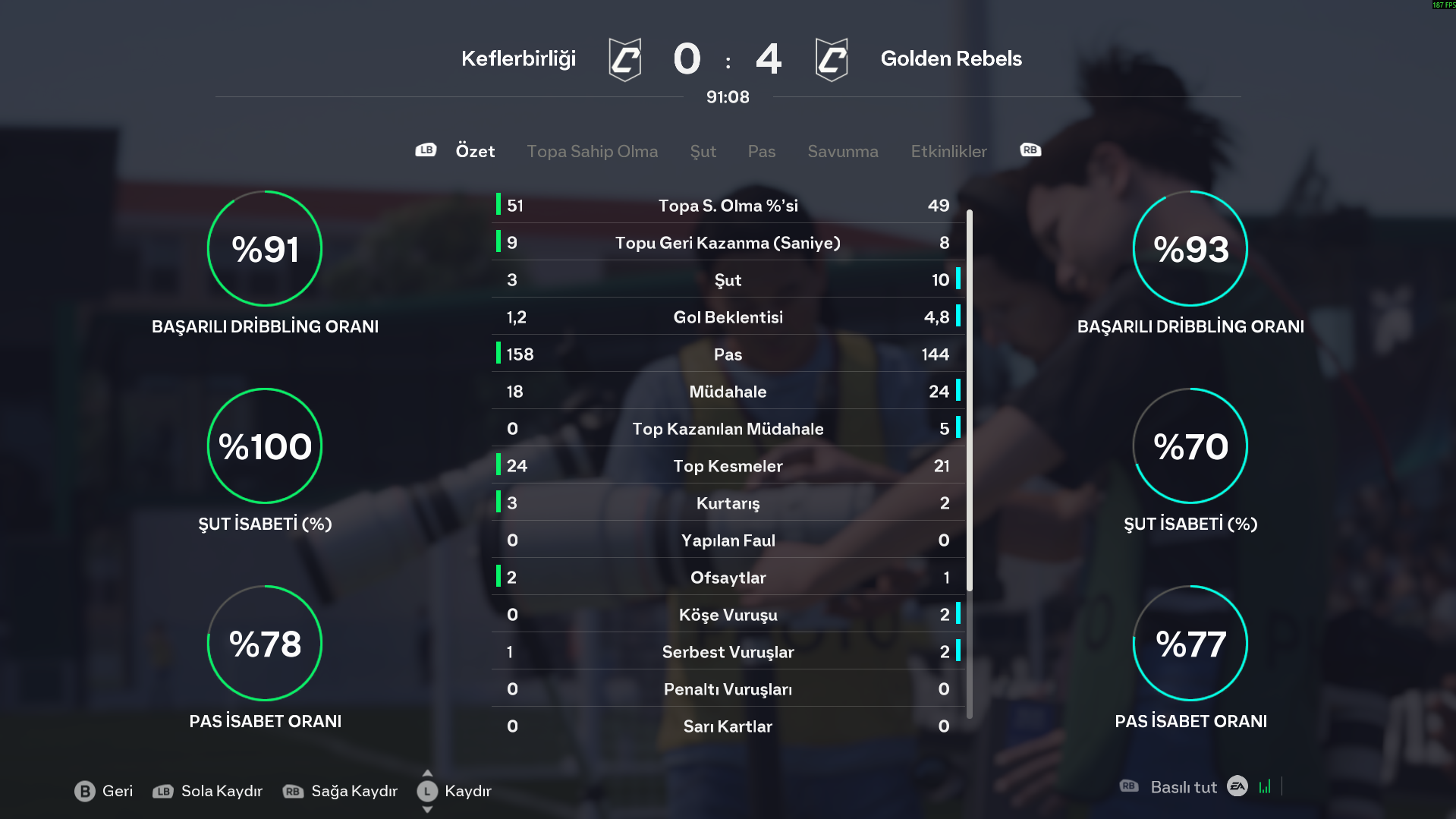Select the Sarı Kartlar stat row

click(728, 726)
